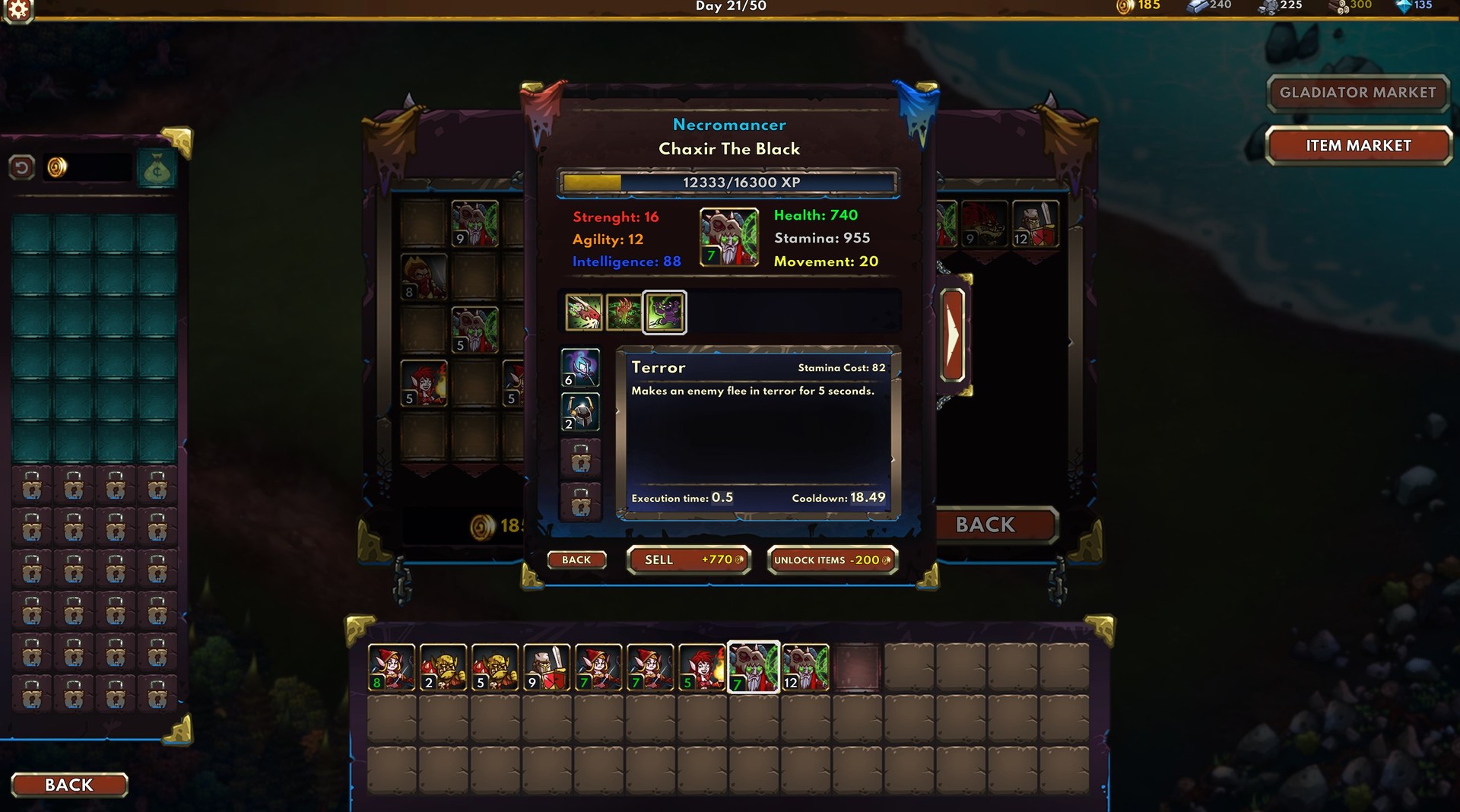Sell Chaxir The Black for 770 gold

coord(688,560)
